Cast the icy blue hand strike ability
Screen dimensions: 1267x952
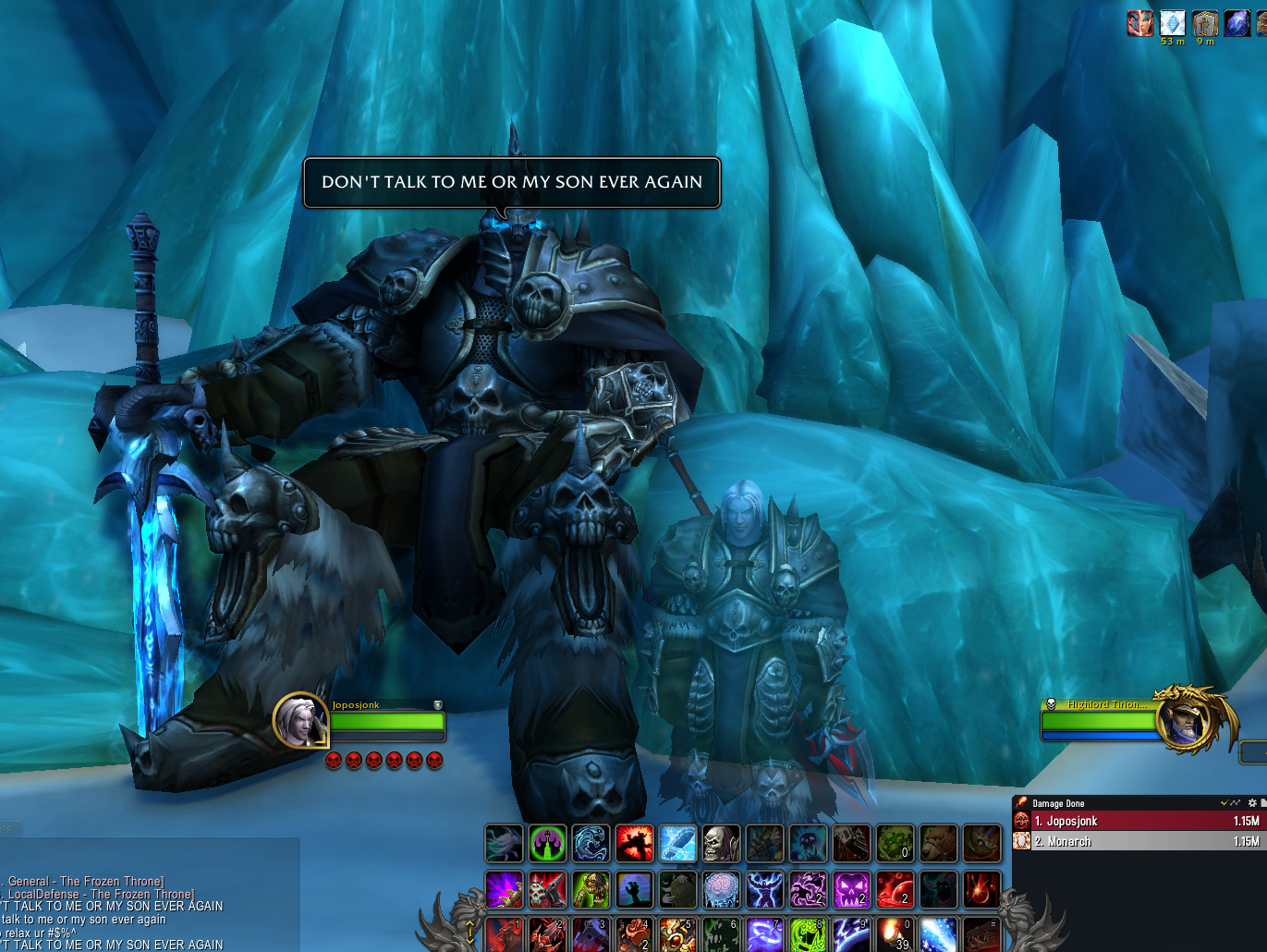click(677, 843)
